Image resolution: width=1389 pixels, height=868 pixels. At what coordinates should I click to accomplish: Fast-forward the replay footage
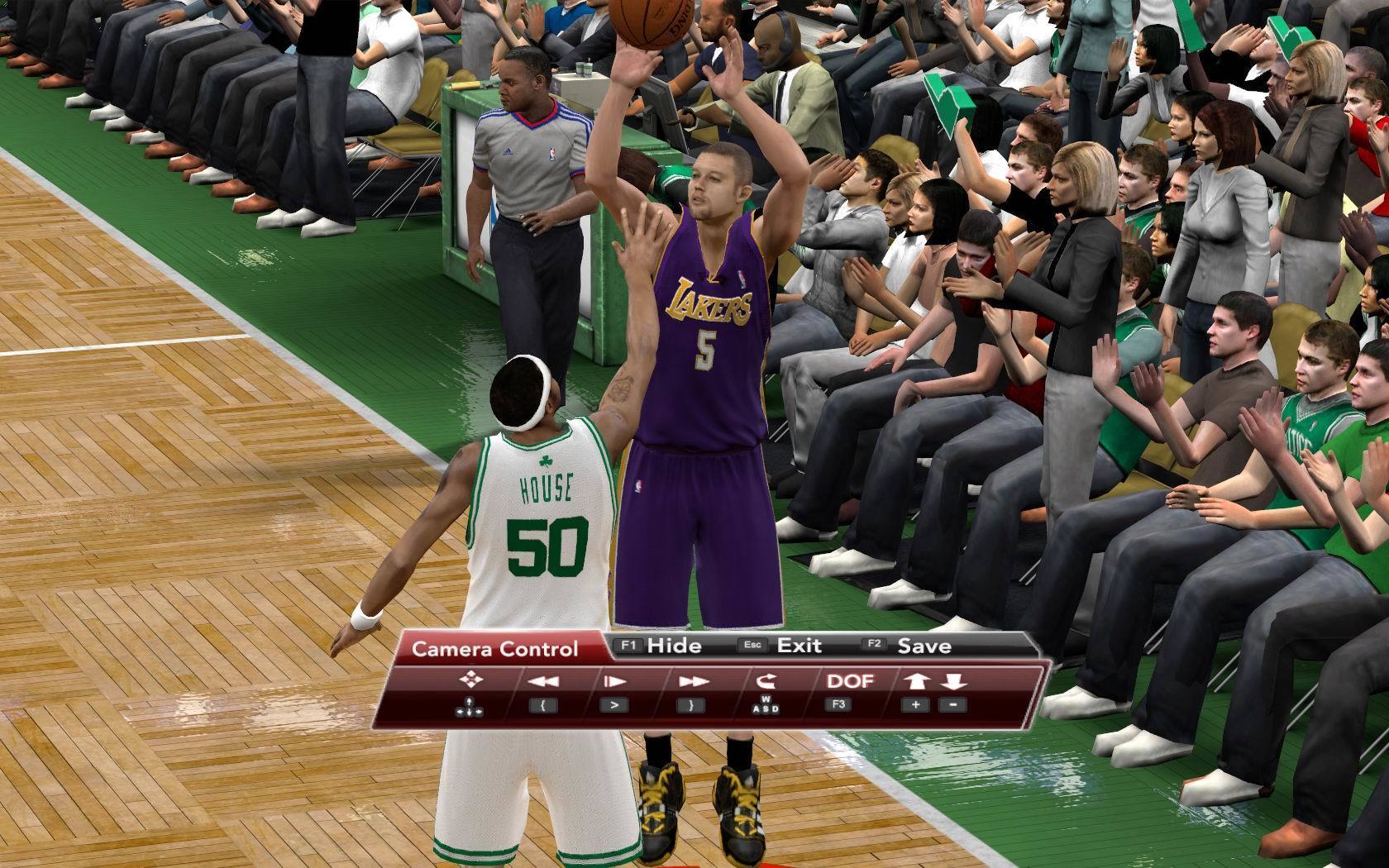pos(691,681)
